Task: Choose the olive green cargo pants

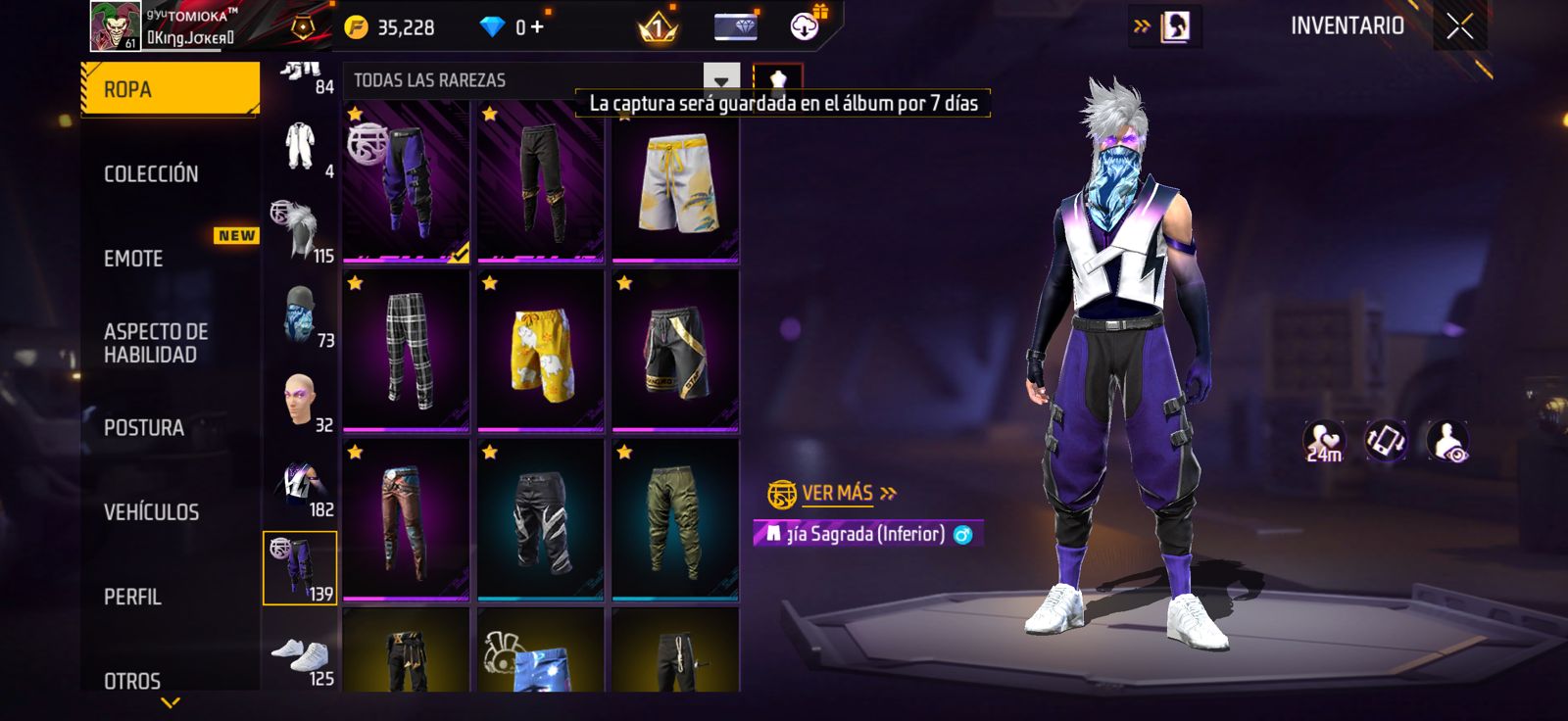Action: point(675,520)
